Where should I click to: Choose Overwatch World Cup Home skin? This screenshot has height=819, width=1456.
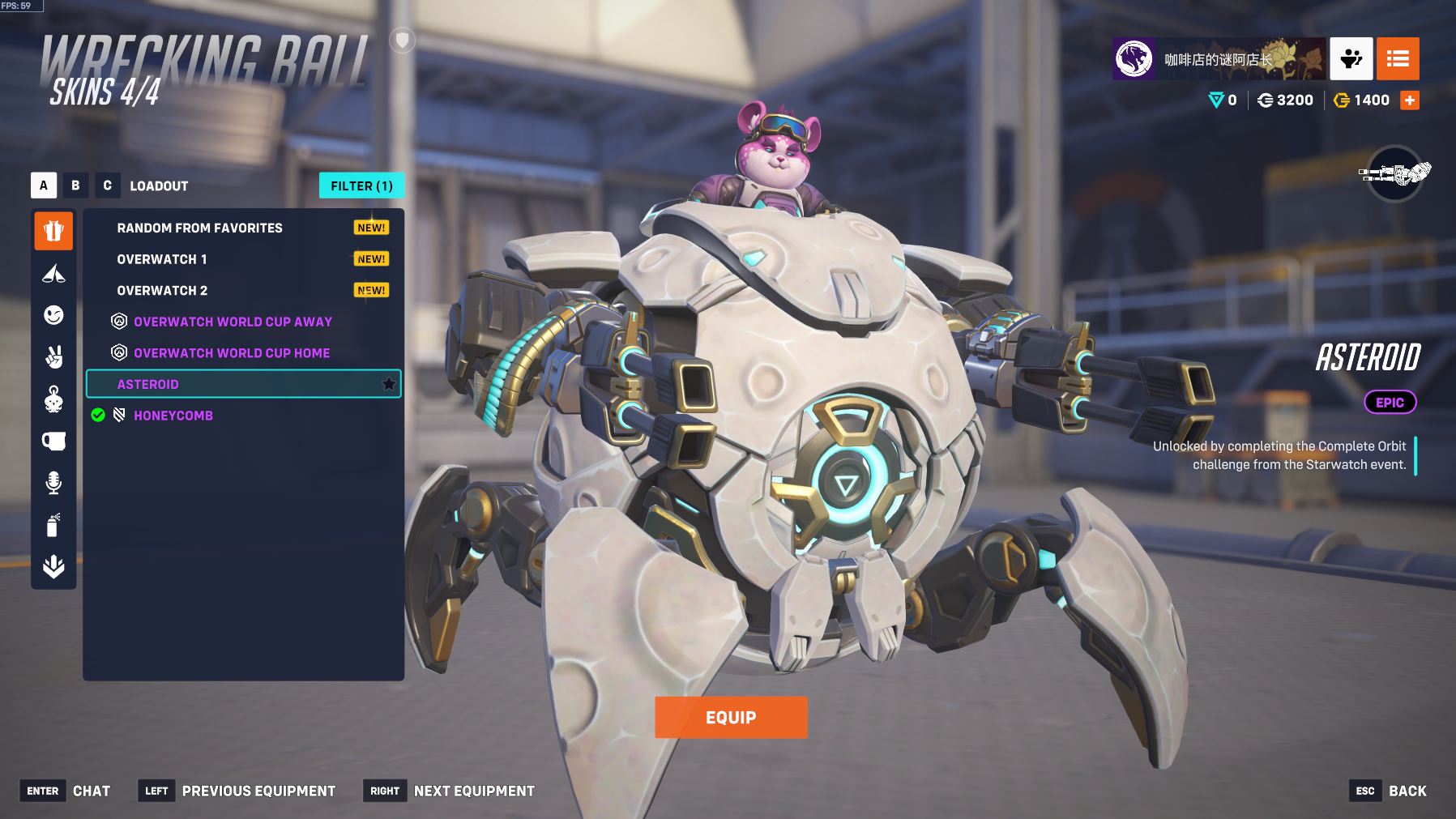[x=232, y=353]
